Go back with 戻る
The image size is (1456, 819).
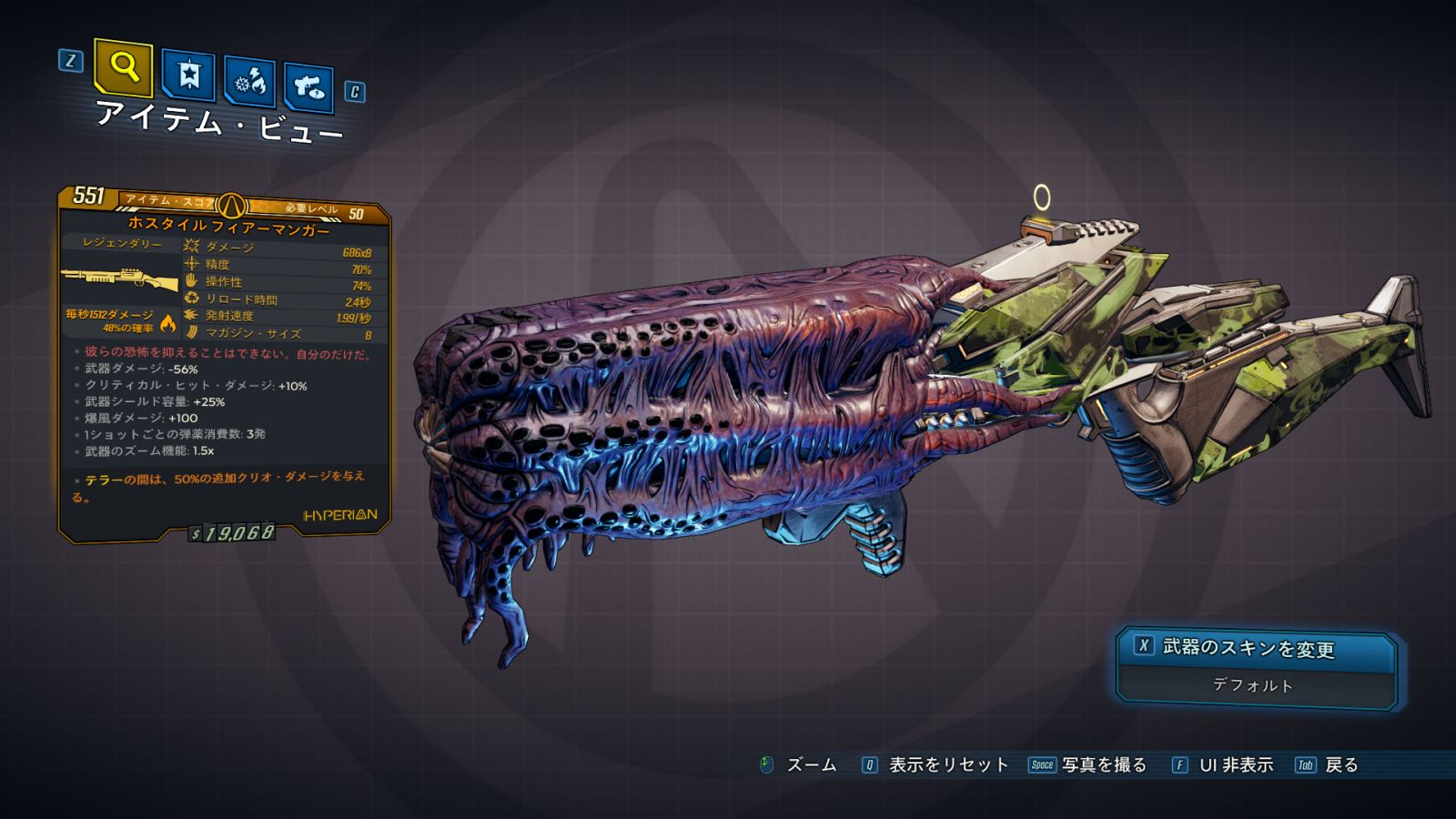(x=1340, y=765)
